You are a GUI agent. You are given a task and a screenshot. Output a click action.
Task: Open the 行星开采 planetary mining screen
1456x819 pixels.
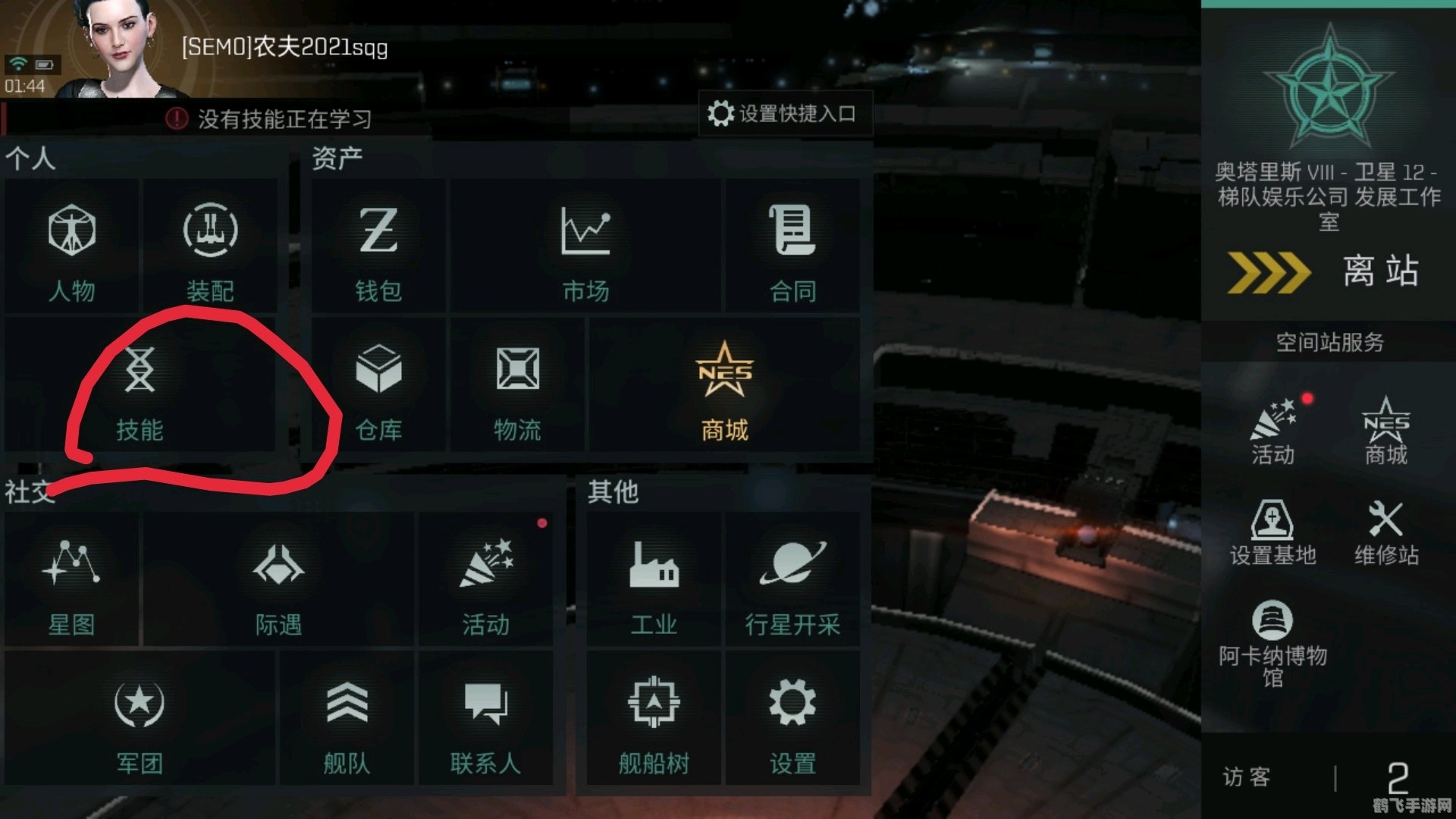pos(792,584)
